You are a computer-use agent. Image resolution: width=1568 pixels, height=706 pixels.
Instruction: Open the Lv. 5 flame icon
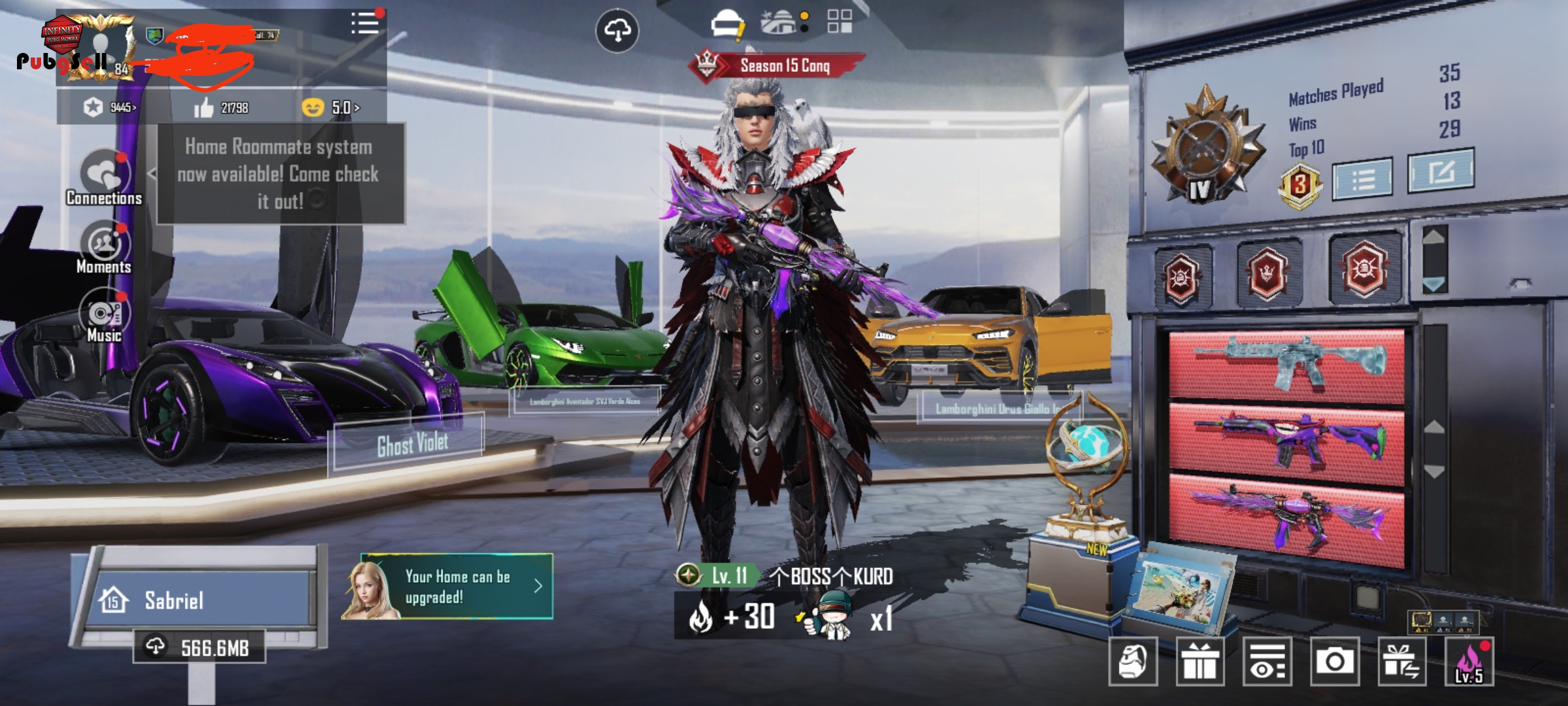click(x=1469, y=662)
